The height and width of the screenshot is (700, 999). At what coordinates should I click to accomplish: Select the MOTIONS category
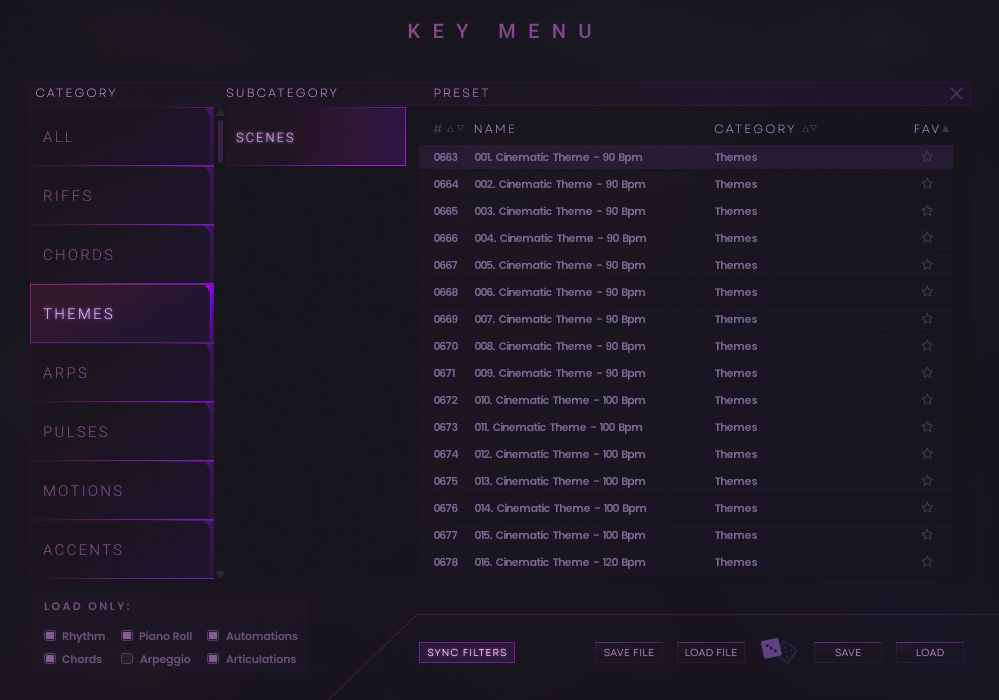(120, 491)
